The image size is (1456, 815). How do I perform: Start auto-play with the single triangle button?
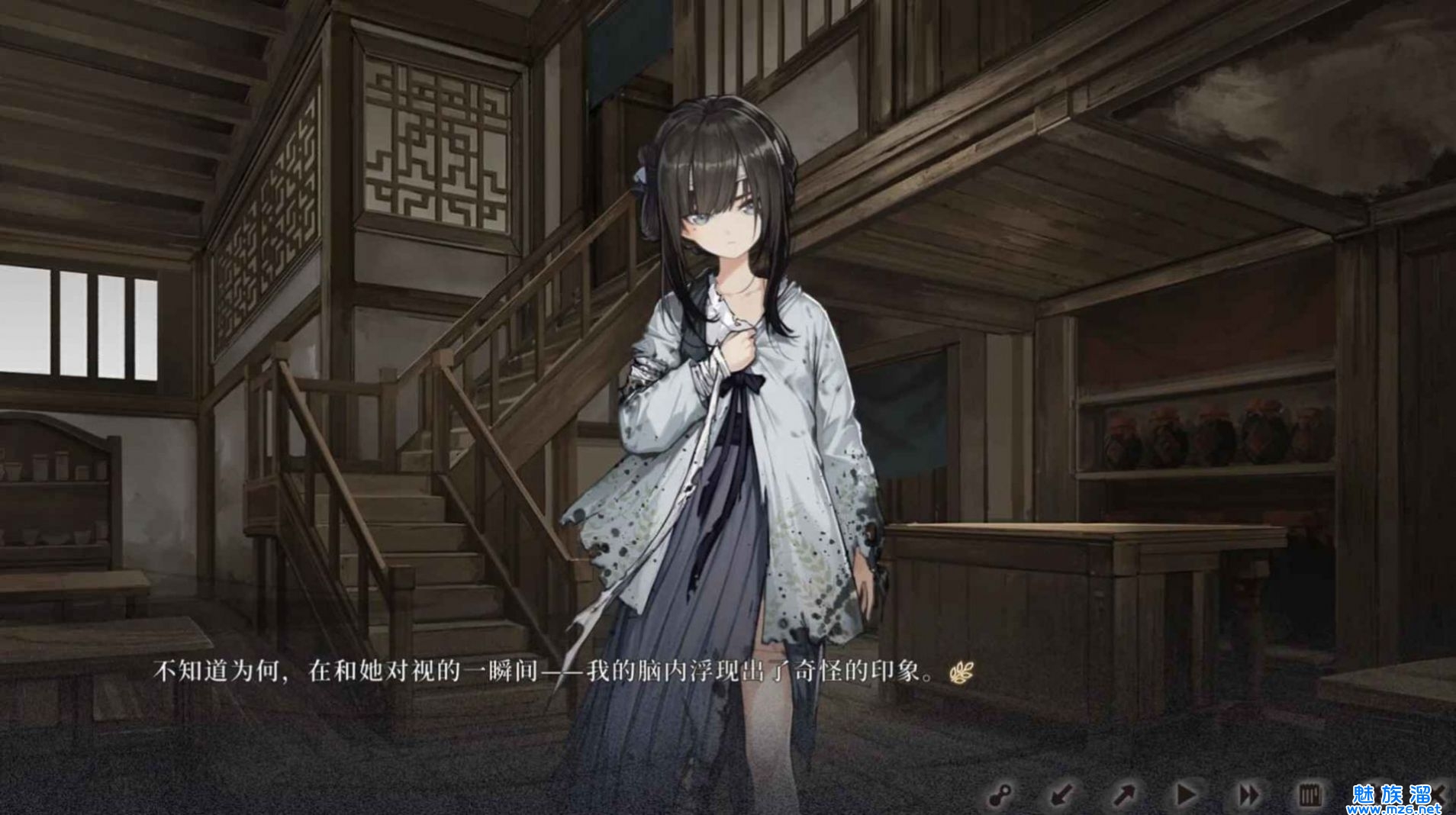1186,795
